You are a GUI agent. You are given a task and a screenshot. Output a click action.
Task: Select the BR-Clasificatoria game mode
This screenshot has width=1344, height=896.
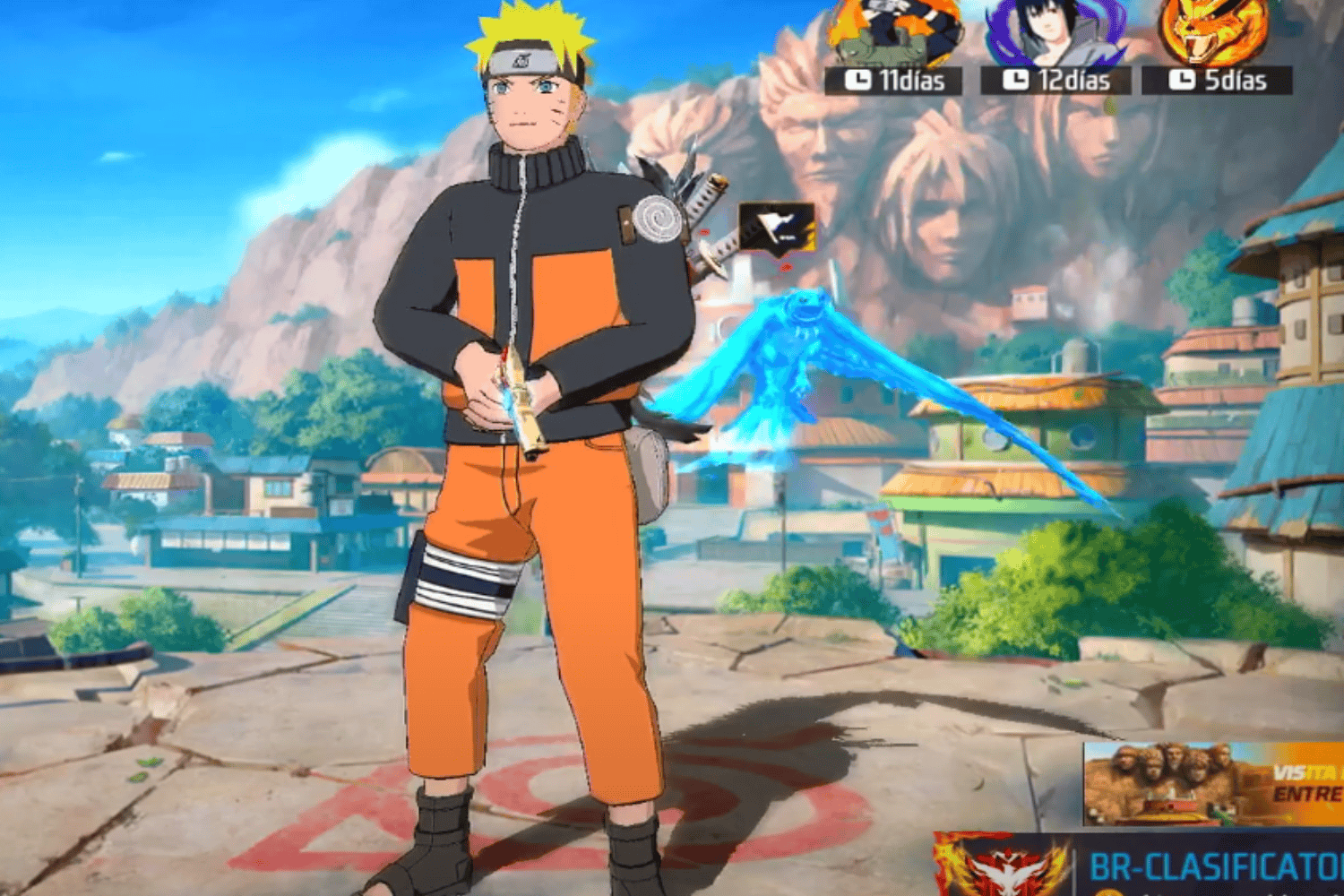(x=1214, y=867)
